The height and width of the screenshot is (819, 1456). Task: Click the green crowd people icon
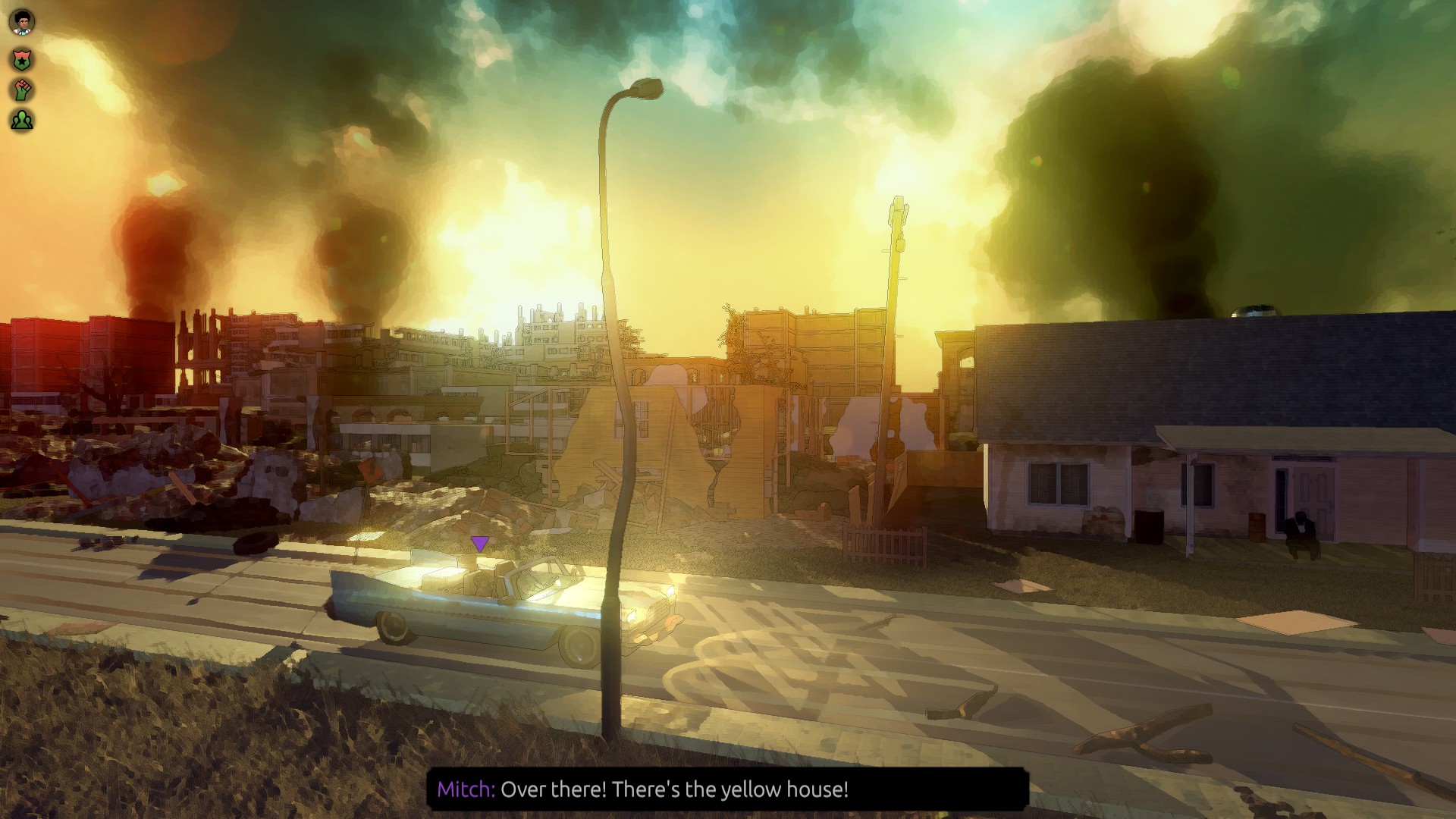click(x=22, y=120)
